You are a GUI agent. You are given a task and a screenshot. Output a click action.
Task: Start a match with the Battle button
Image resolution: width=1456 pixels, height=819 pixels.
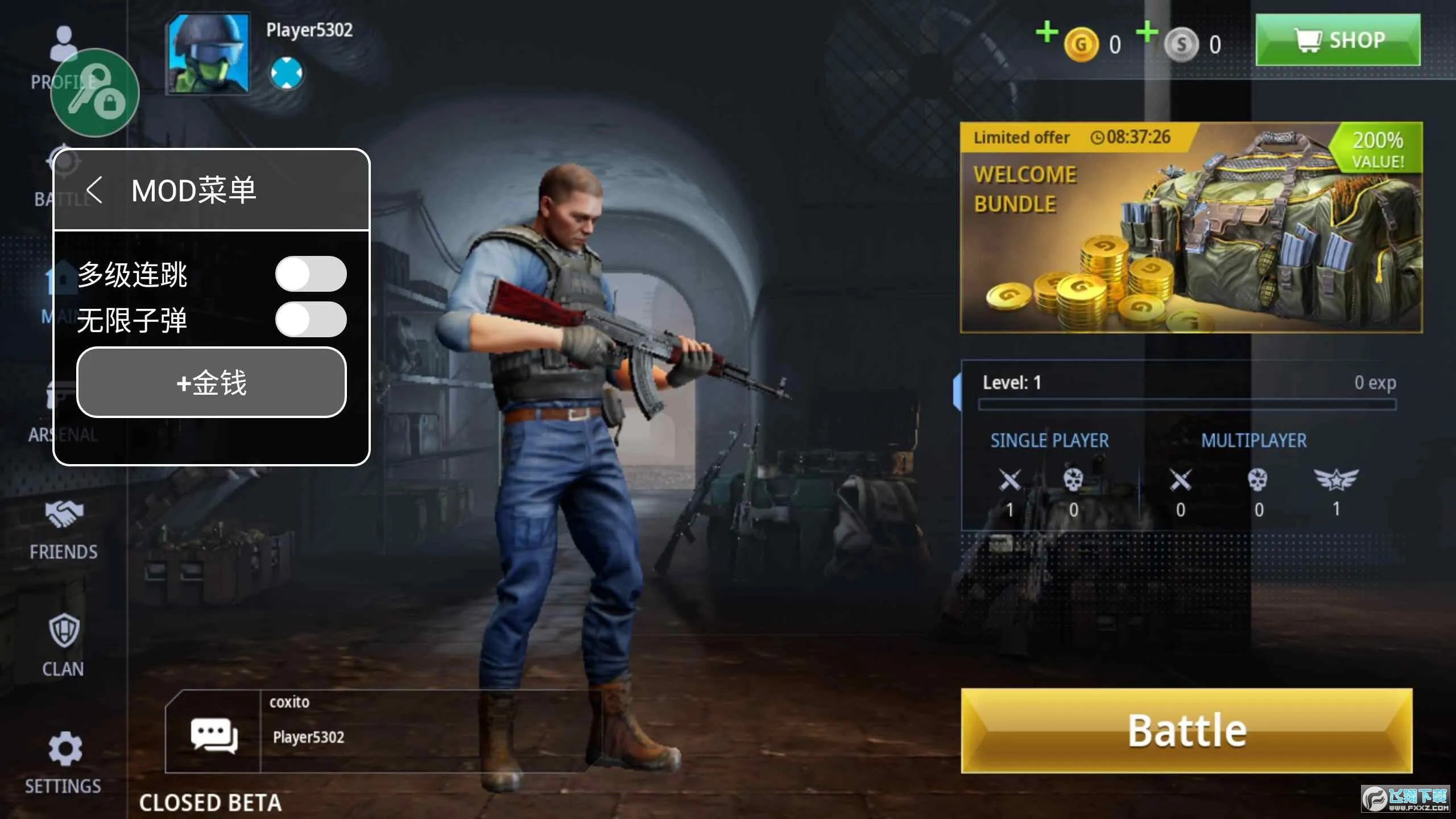1186,730
